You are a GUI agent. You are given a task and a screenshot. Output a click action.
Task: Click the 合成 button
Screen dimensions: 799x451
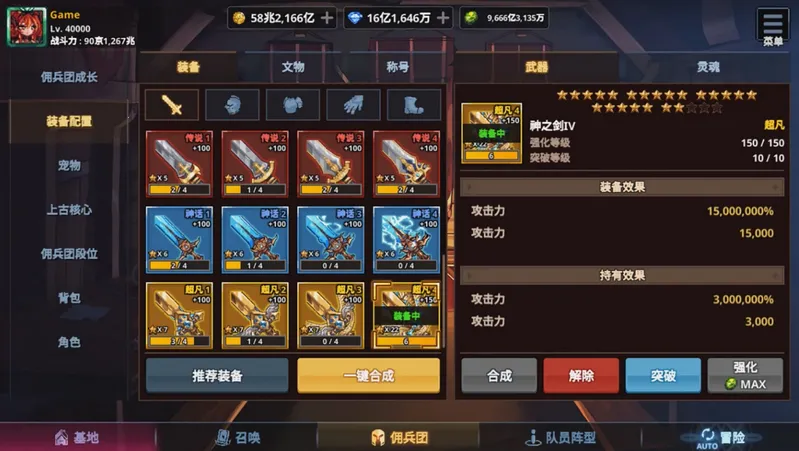[x=499, y=376]
